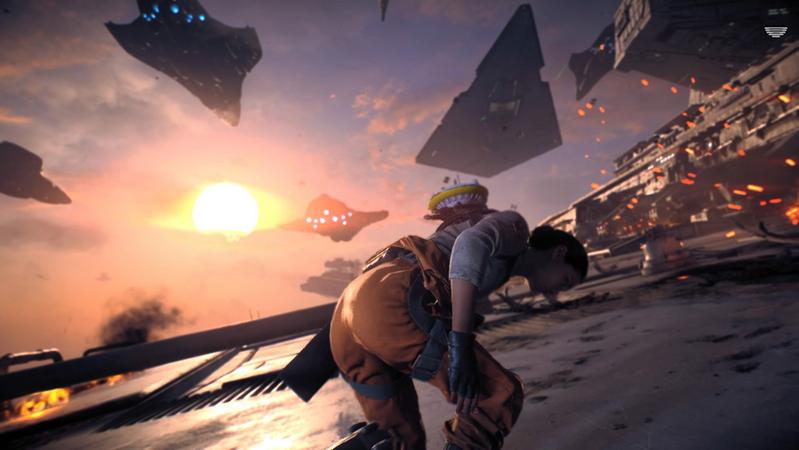Click the striped triangle watermark icon
Screen dimensions: 799x450
(x=775, y=32)
